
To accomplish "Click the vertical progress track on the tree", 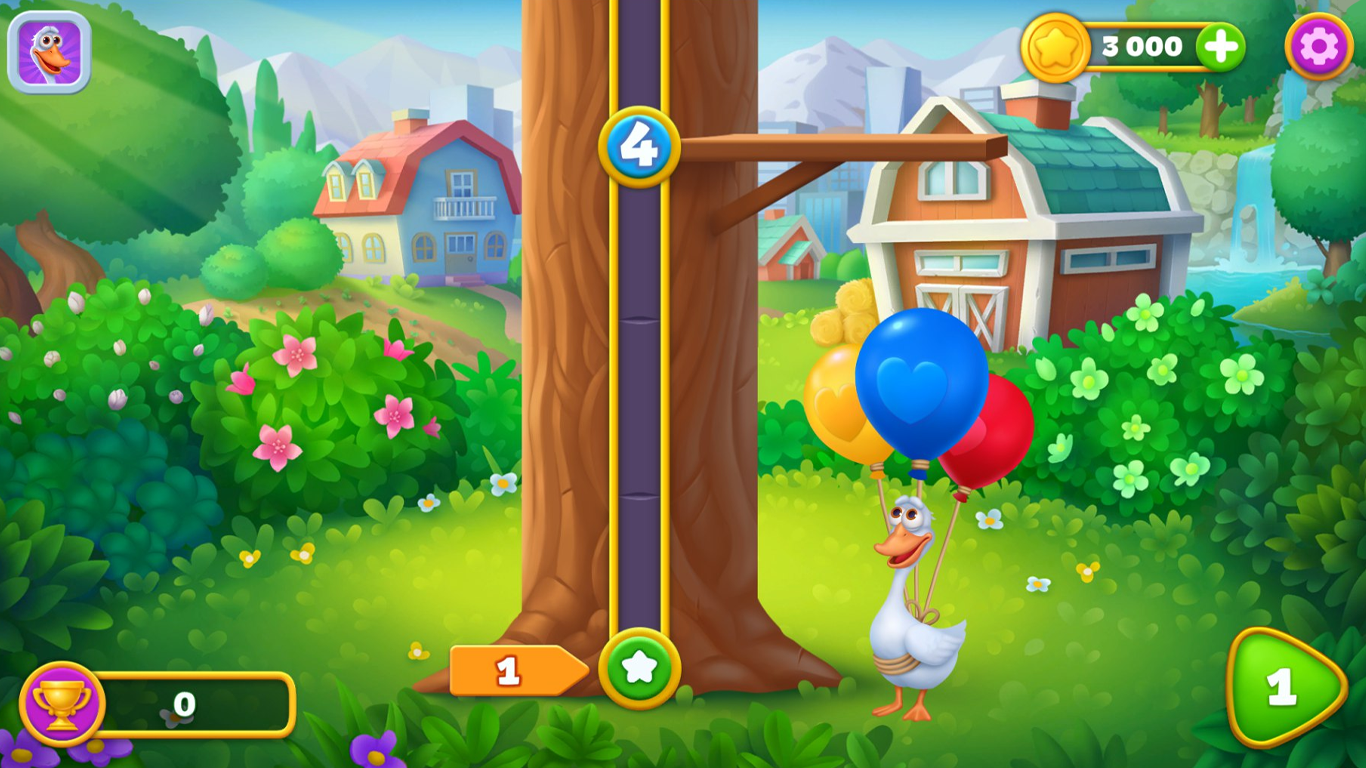I will pos(640,400).
